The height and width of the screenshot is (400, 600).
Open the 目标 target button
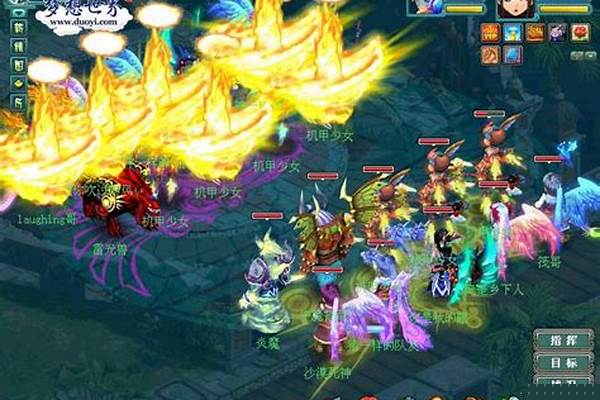pos(556,362)
